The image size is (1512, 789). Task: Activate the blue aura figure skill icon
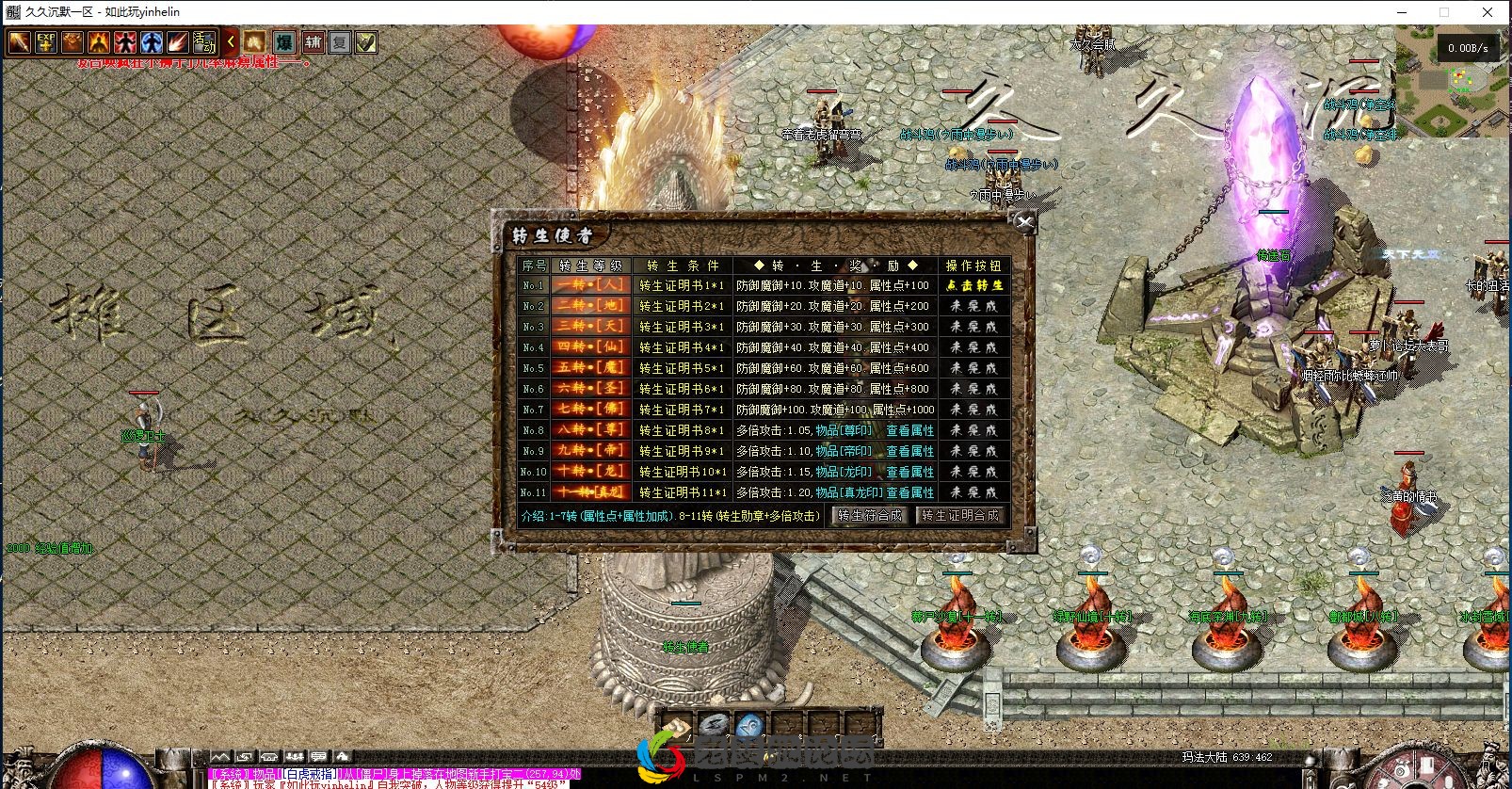click(x=152, y=42)
